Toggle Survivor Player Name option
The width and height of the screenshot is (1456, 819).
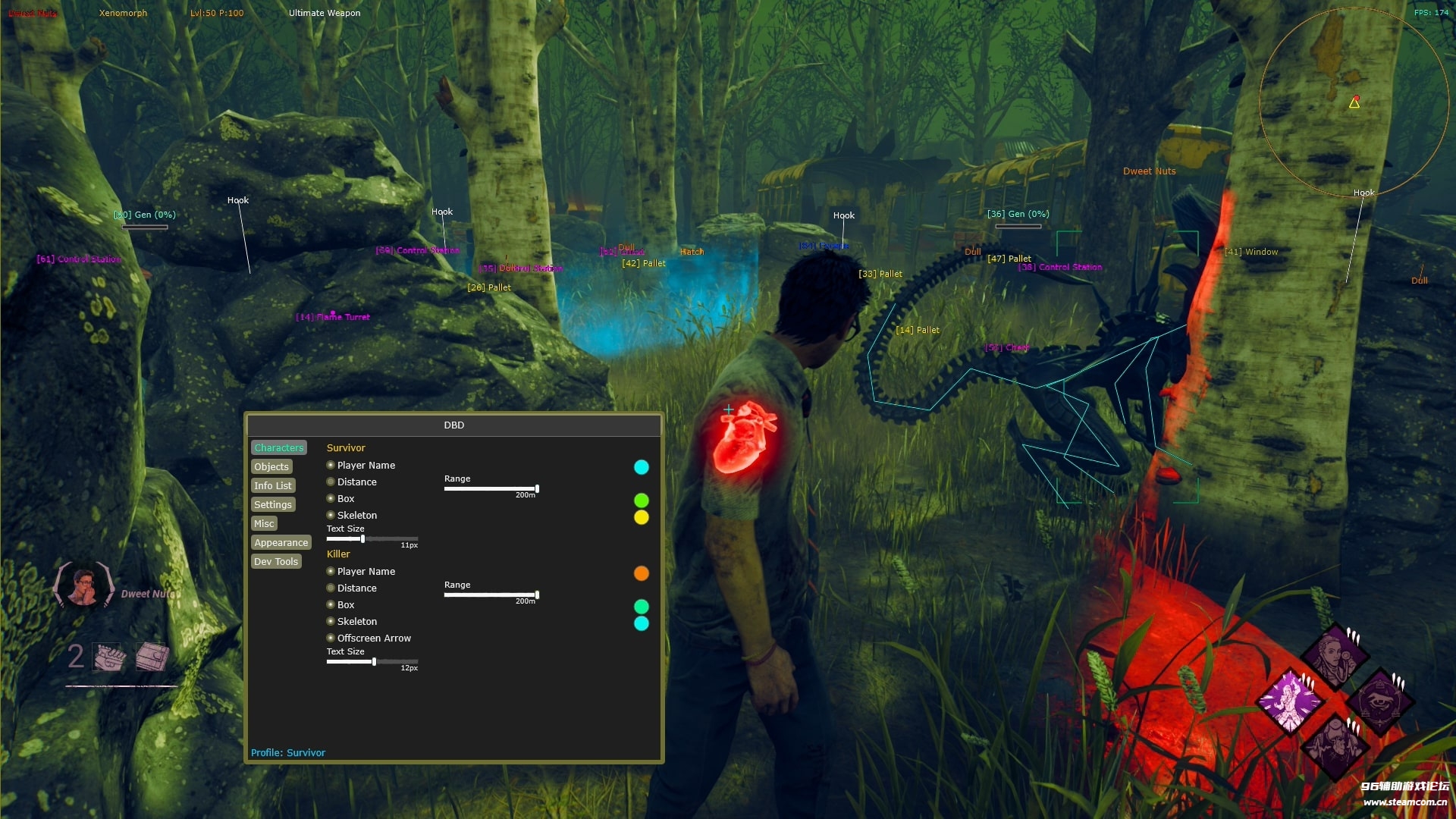[x=331, y=466]
